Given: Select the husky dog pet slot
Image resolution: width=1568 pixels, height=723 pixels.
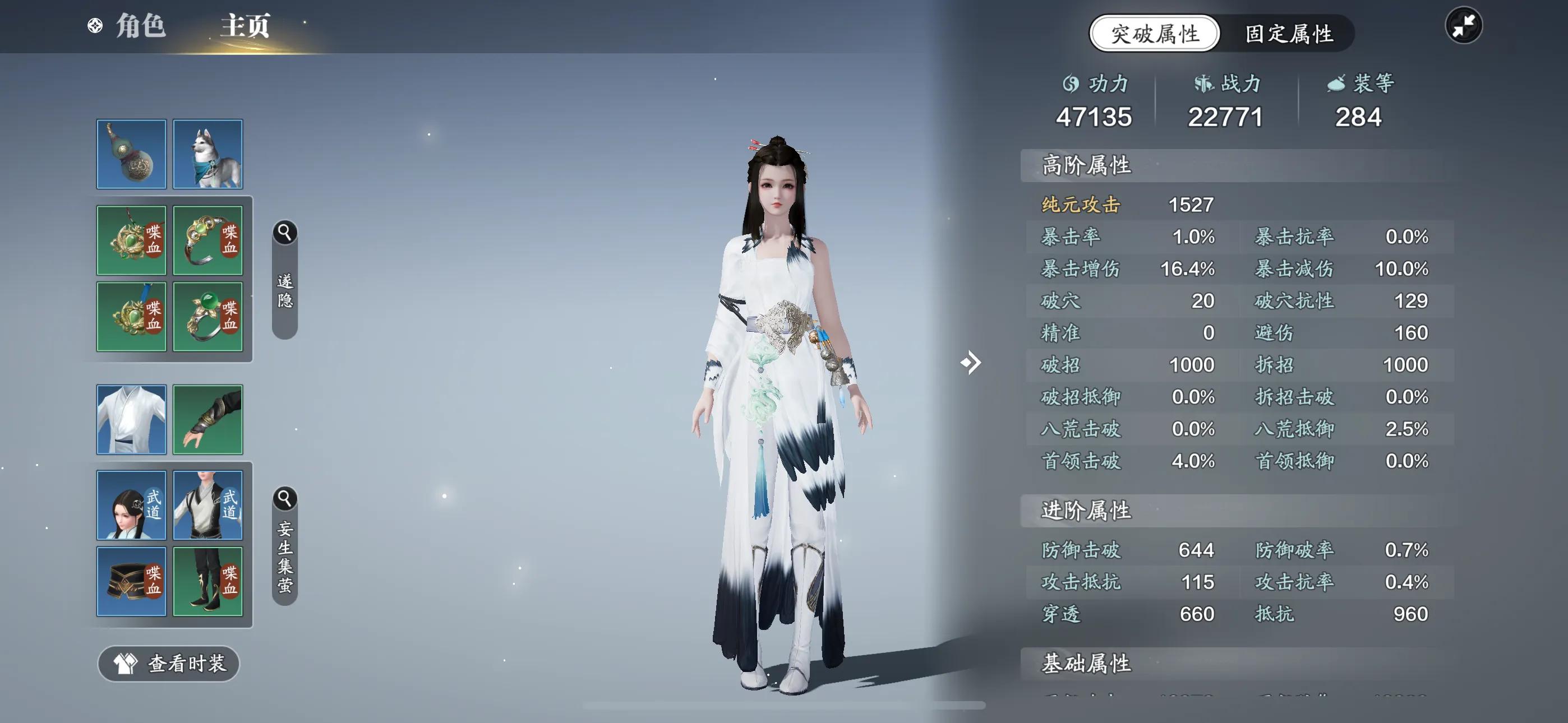Looking at the screenshot, I should point(207,154).
